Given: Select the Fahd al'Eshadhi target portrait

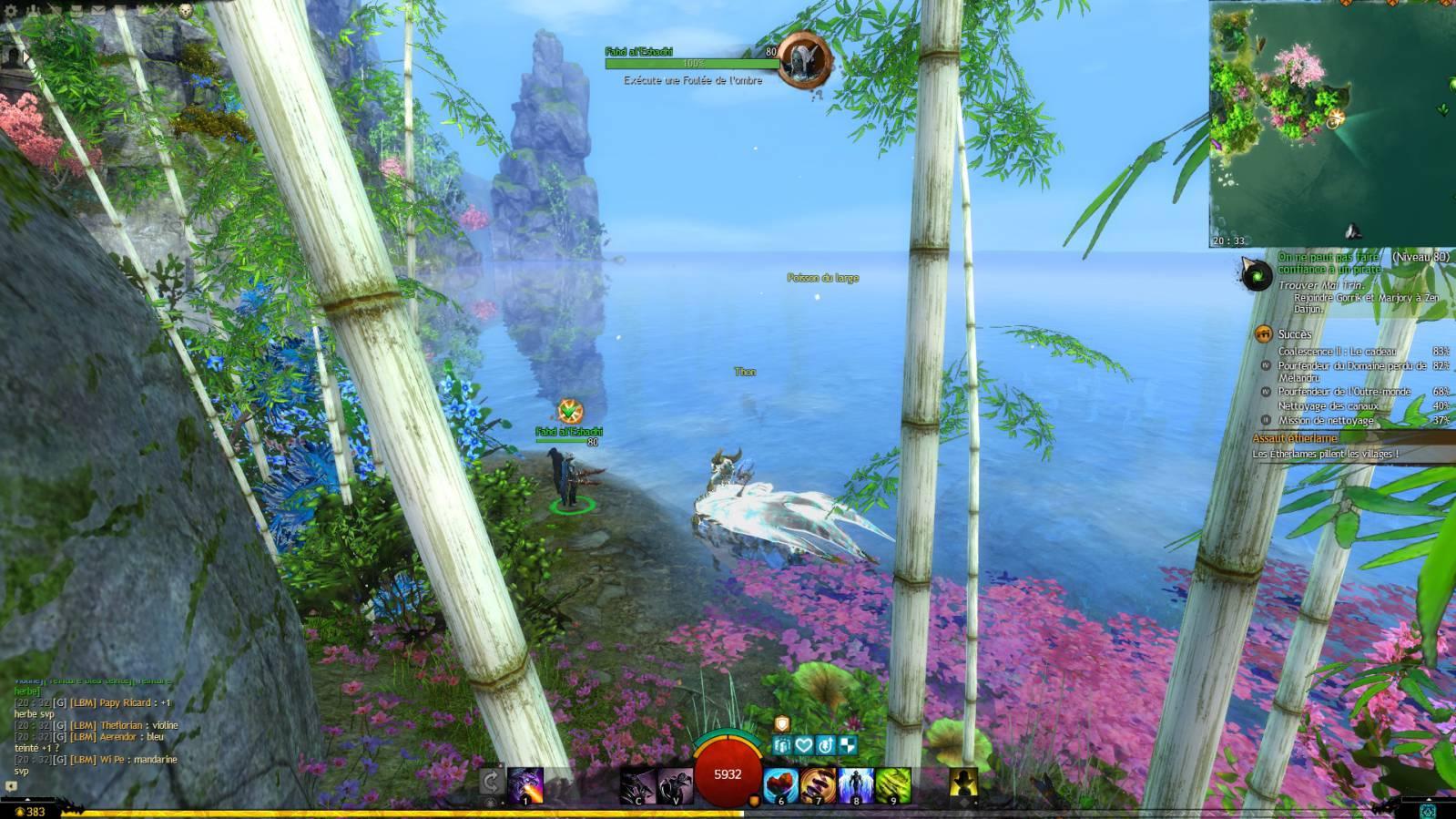Looking at the screenshot, I should click(804, 59).
